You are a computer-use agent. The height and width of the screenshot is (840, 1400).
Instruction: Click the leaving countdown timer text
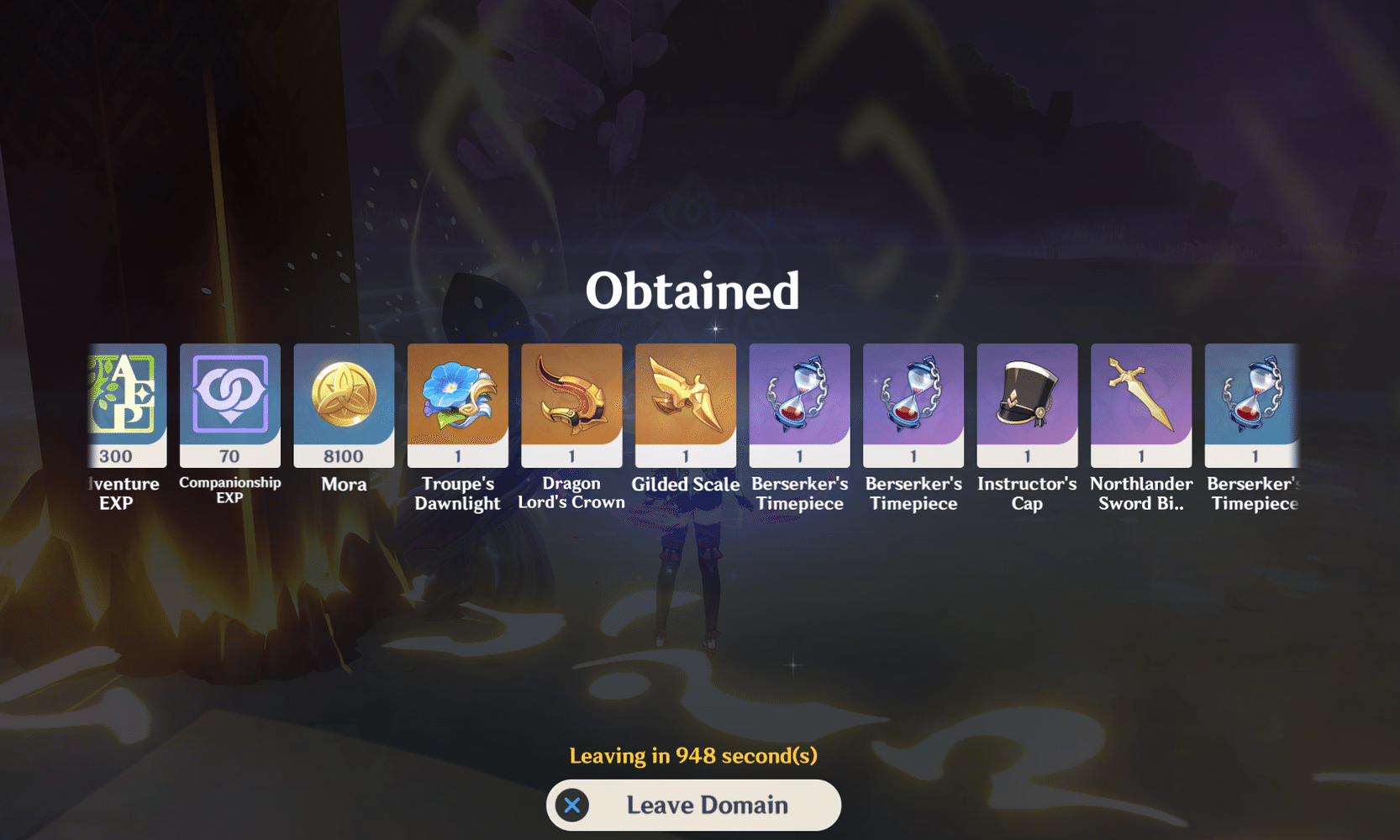(693, 755)
